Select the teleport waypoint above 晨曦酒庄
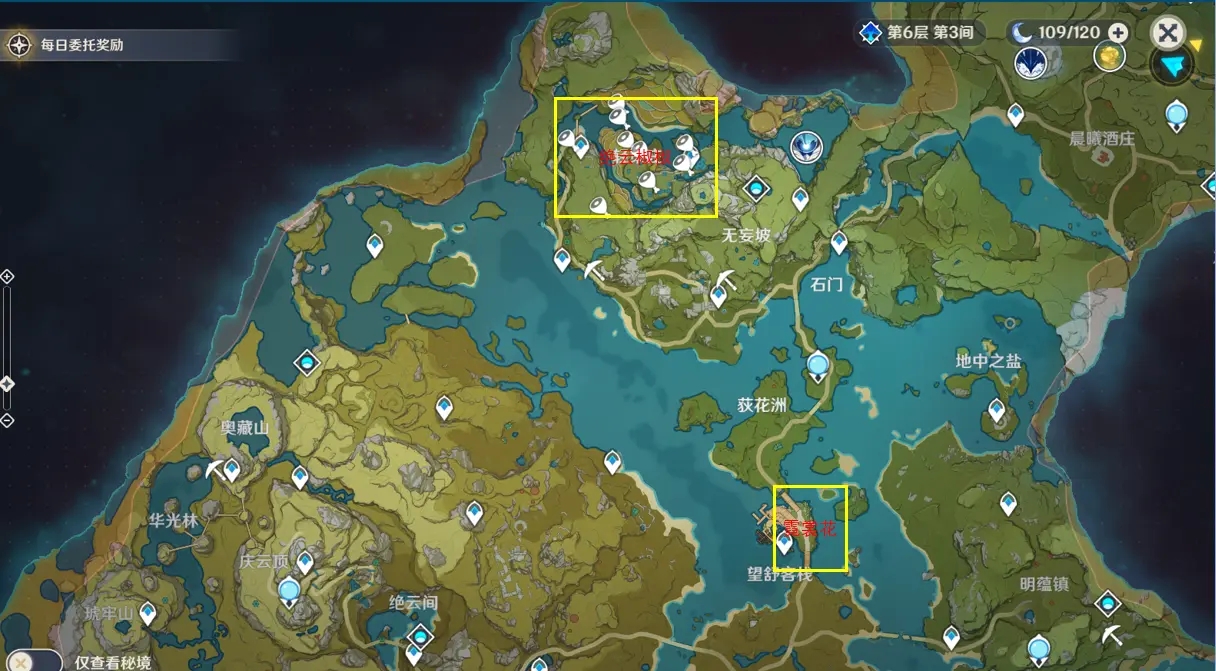This screenshot has width=1216, height=671. pyautogui.click(x=1017, y=115)
